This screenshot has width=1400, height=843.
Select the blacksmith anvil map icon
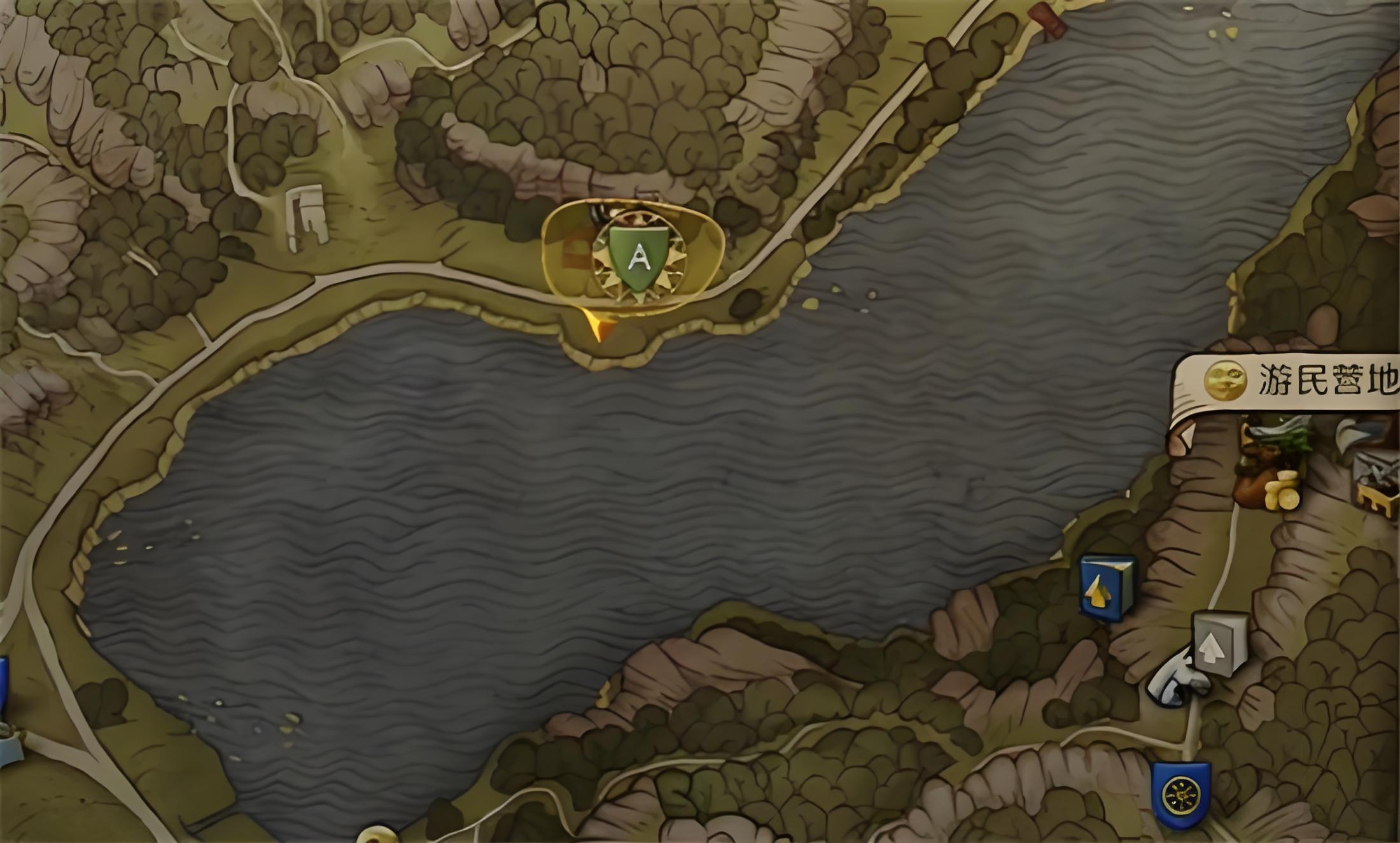[x=1378, y=481]
